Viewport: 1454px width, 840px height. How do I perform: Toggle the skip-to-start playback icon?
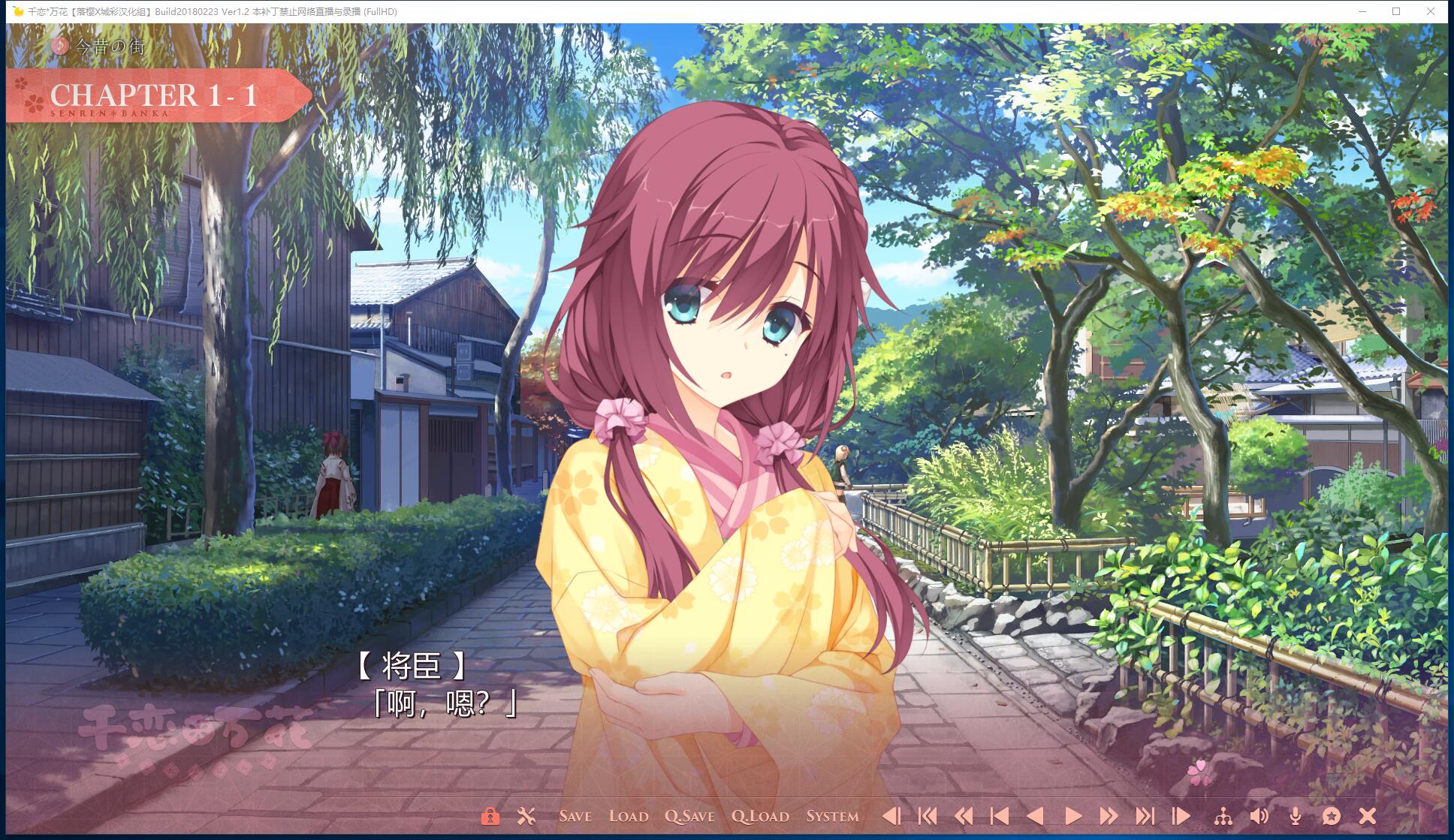pyautogui.click(x=928, y=815)
